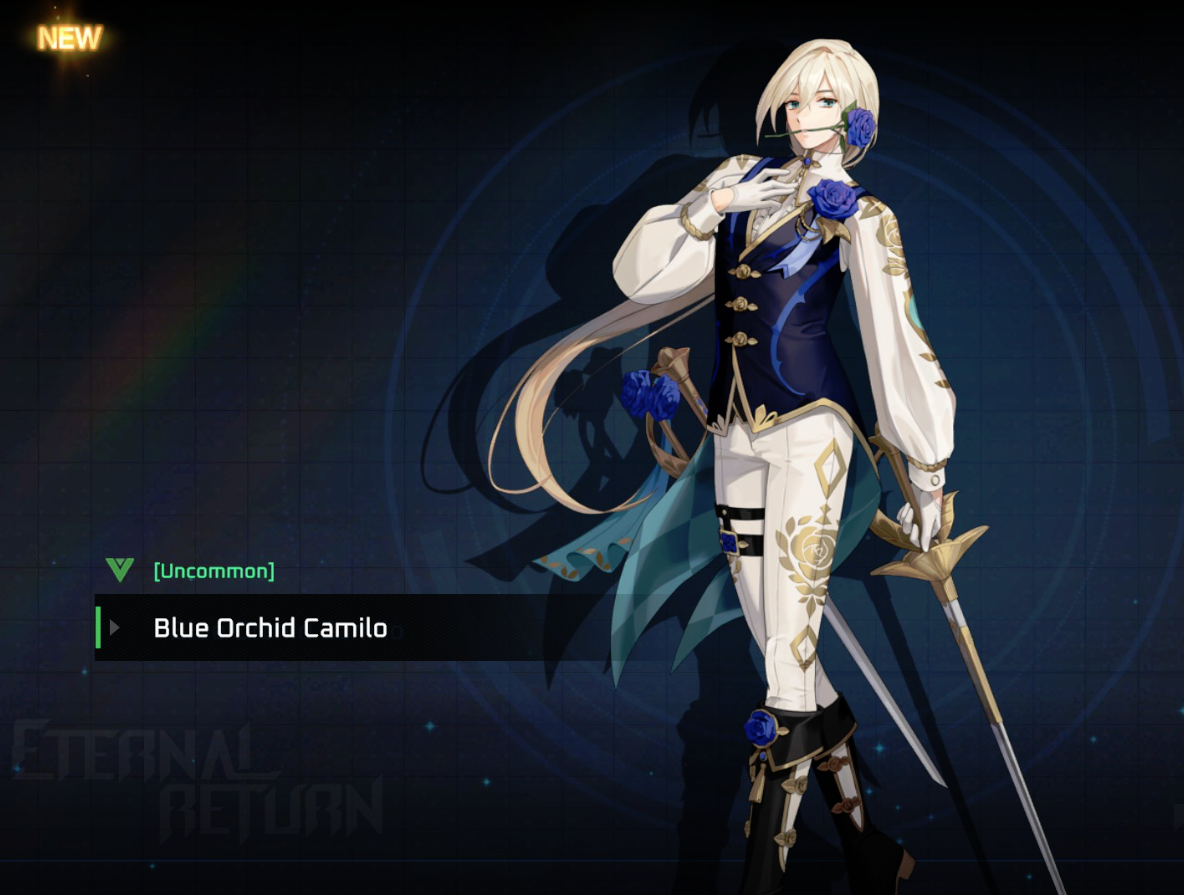Select the Blue Orchid Camilo name bar

tap(270, 628)
